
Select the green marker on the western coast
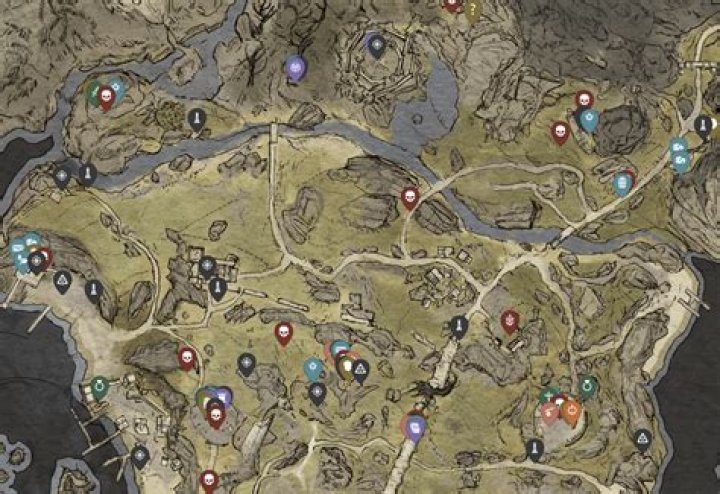[99, 386]
